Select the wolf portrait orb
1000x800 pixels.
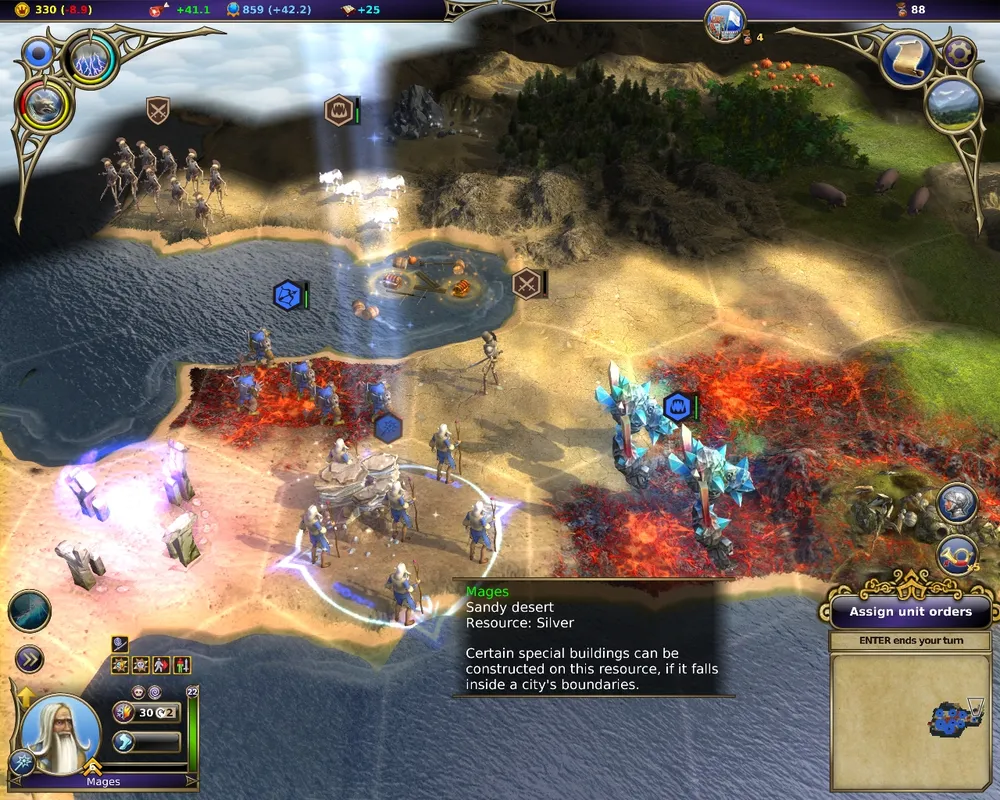coord(44,106)
